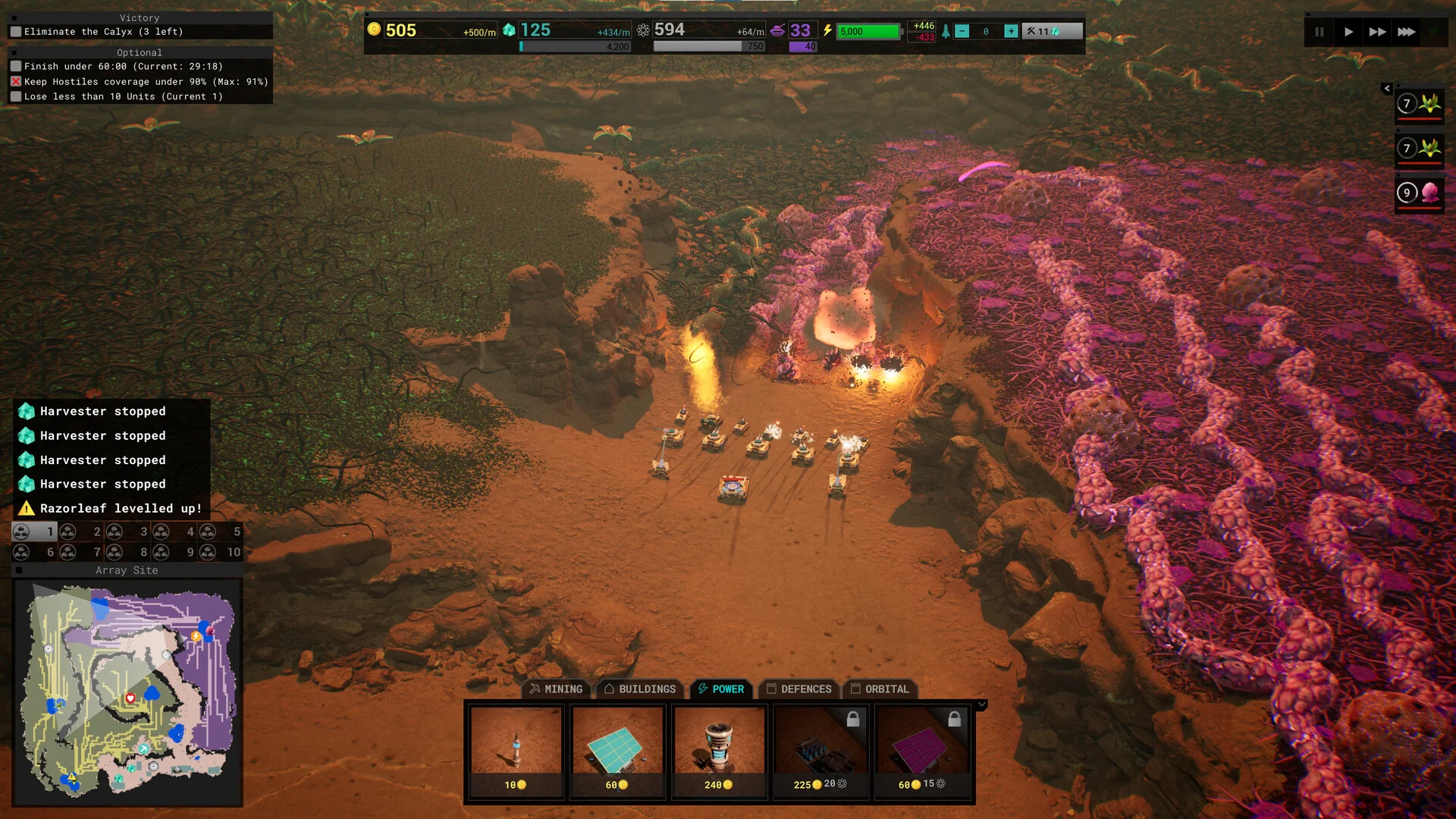Select the 10-credit power pylon
This screenshot has width=1456, height=819.
(x=516, y=751)
